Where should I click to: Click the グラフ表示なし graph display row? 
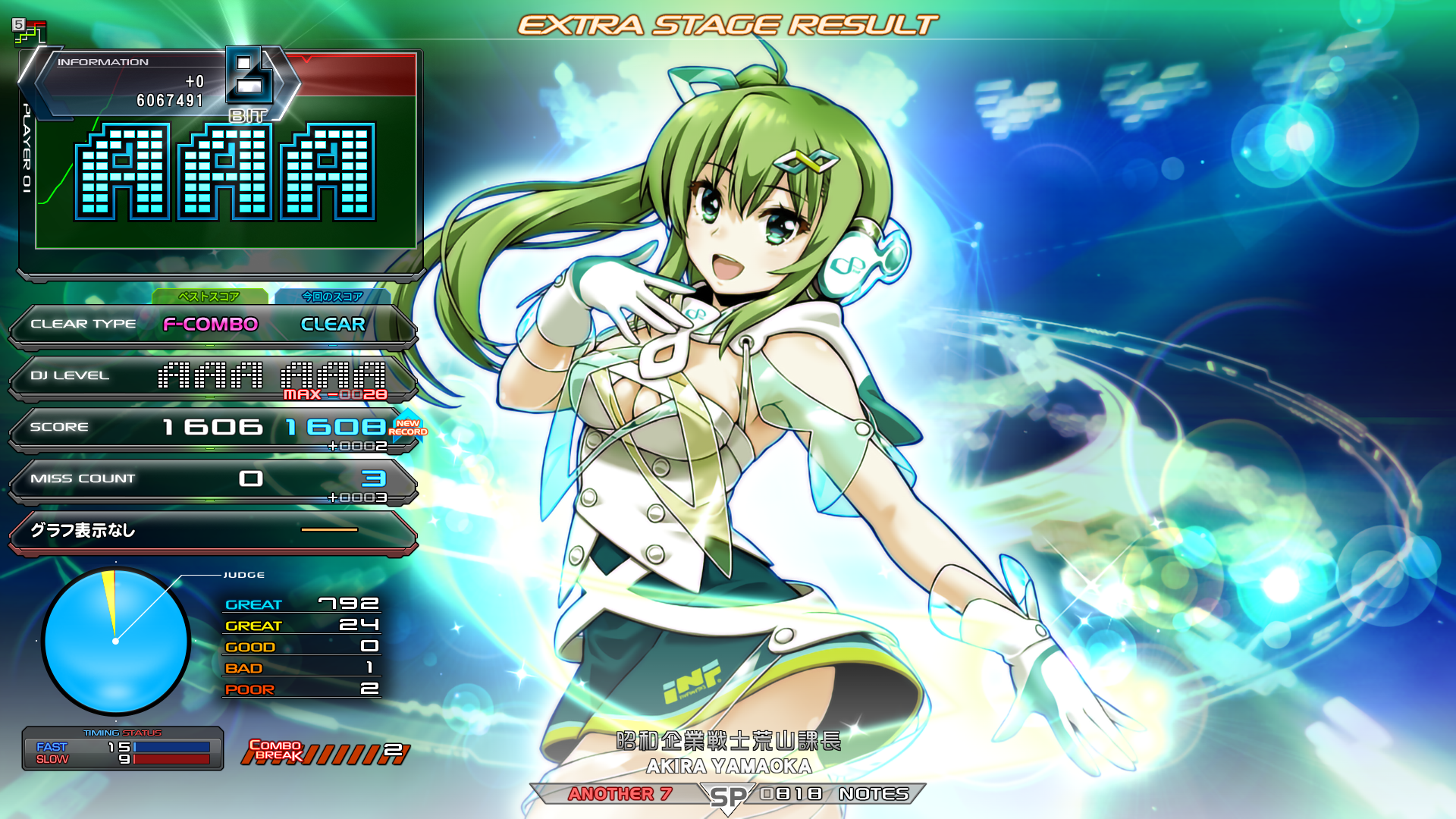pos(212,531)
